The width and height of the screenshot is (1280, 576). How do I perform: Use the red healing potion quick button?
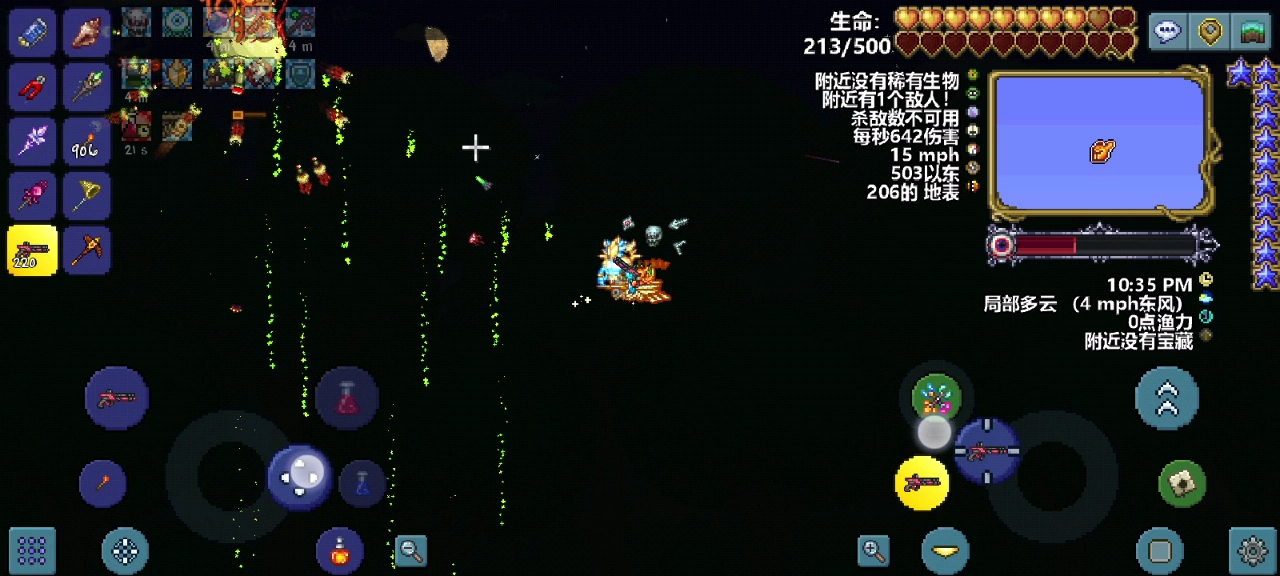[347, 398]
